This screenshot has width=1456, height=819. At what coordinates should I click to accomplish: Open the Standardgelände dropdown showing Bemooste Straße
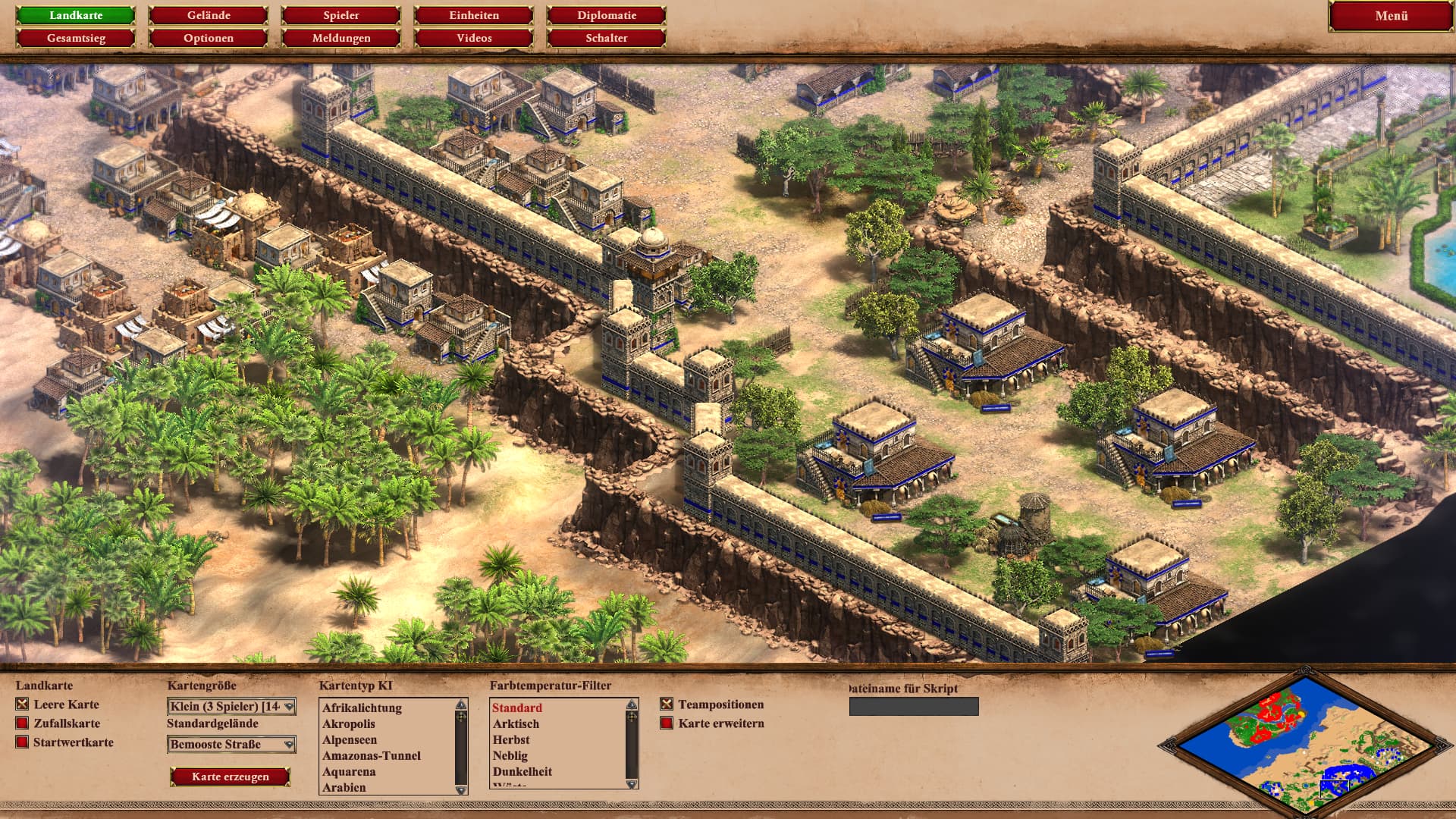(x=231, y=745)
